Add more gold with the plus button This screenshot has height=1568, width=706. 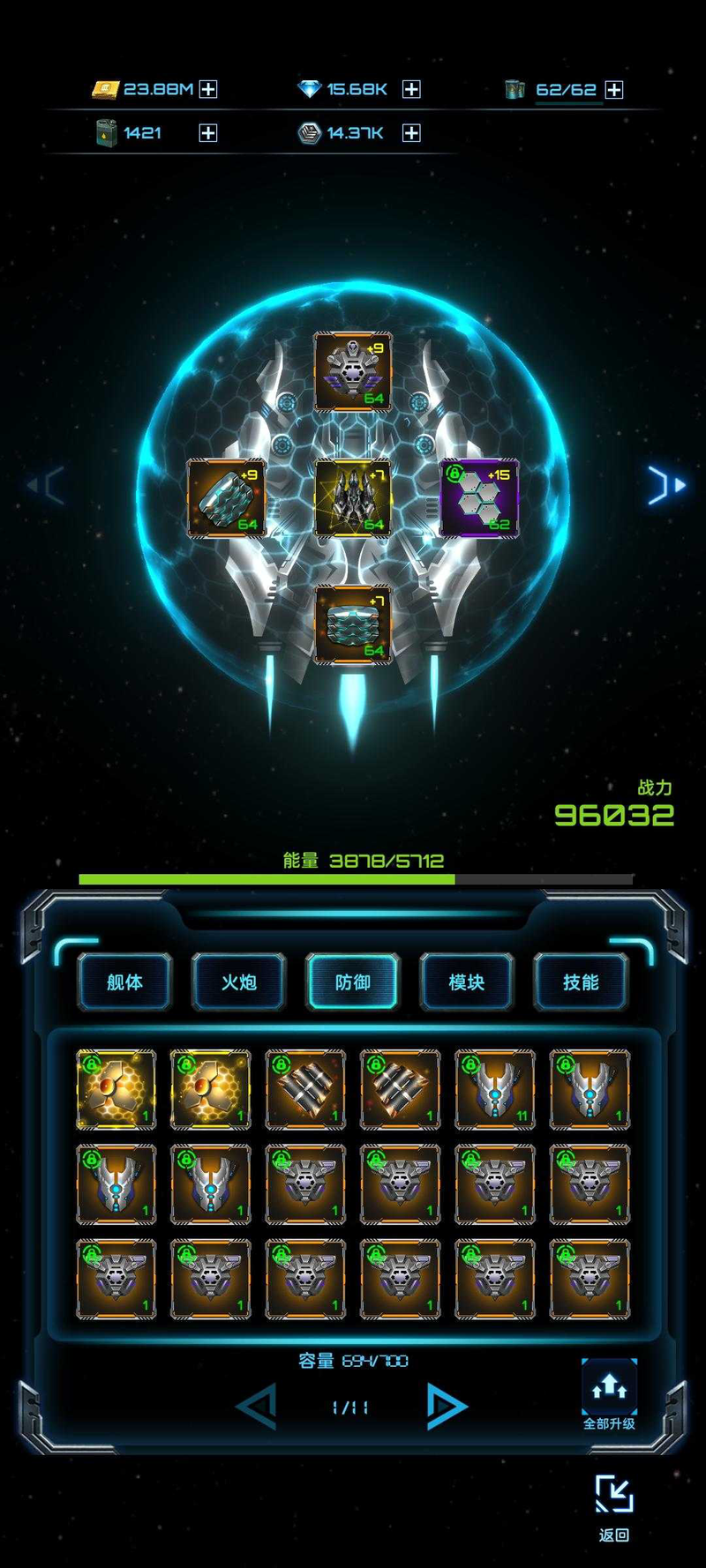click(208, 89)
